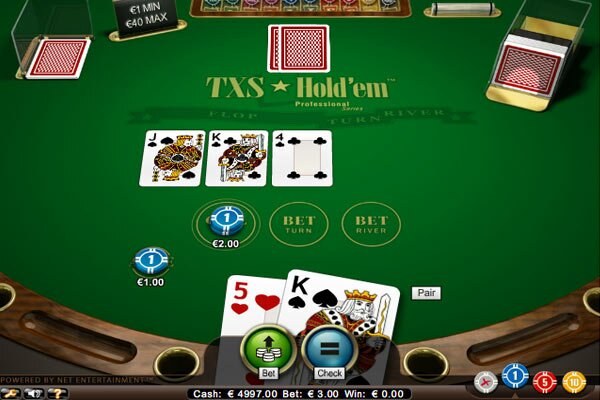Open game settings via the wrench icon
600x400 pixels.
7,393
